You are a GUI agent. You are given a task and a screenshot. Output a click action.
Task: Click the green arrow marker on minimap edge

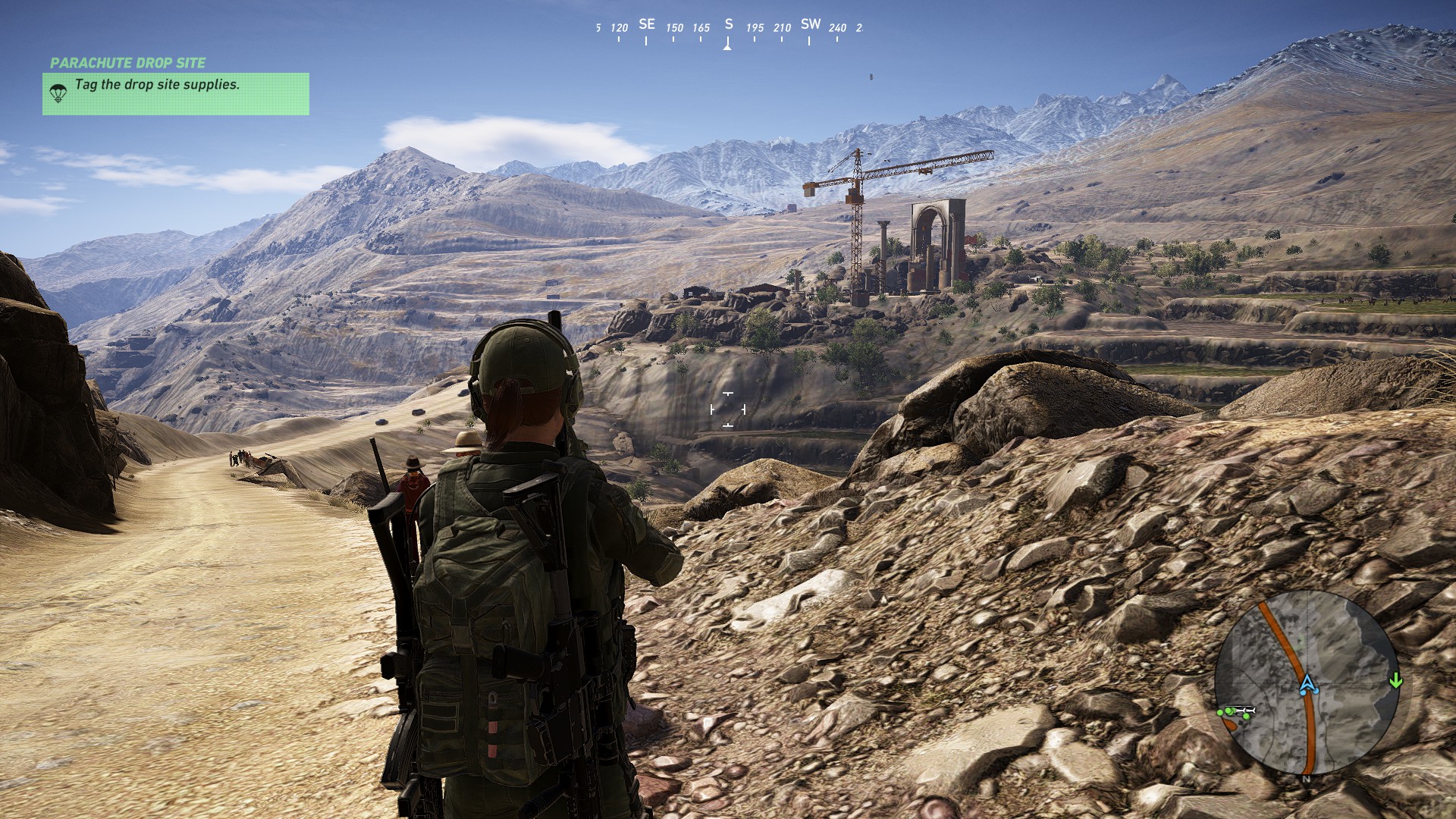(x=1395, y=681)
